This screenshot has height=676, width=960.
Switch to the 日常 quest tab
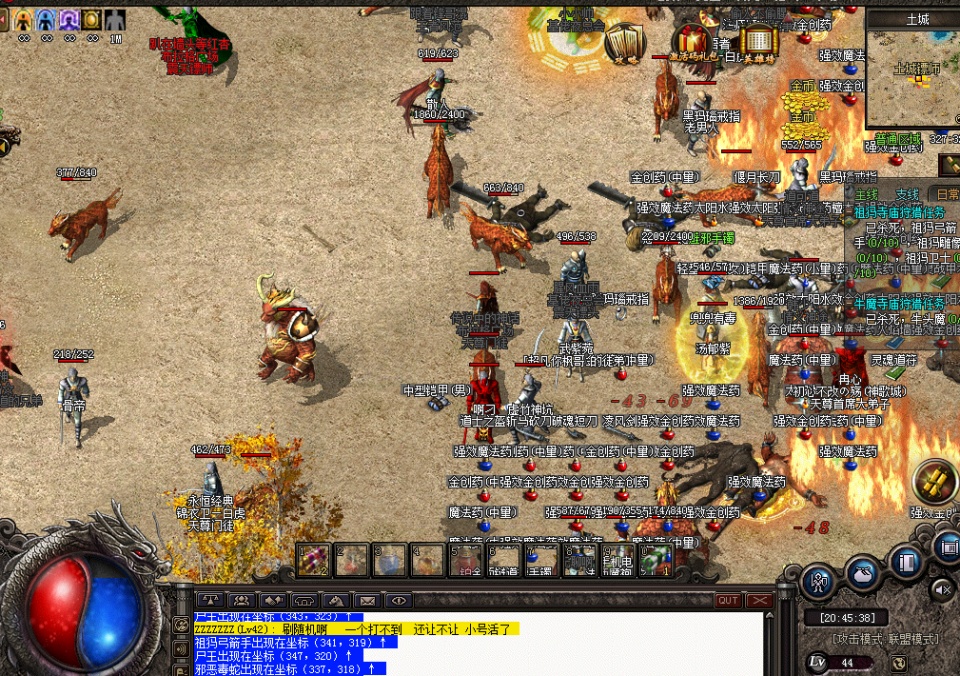(x=944, y=195)
